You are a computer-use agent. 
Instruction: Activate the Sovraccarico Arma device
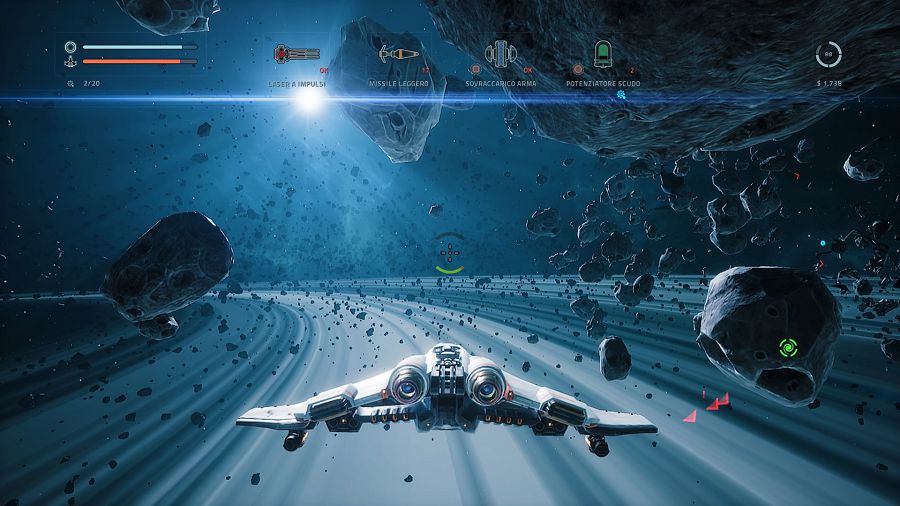point(500,53)
